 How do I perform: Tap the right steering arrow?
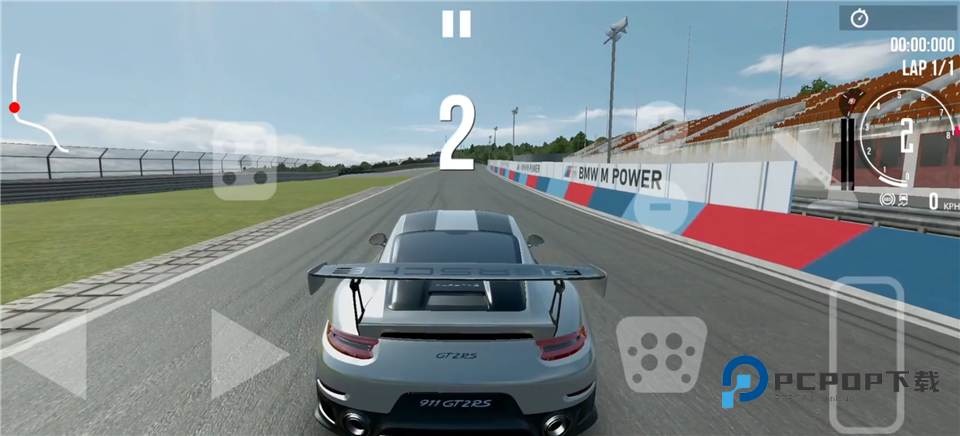245,354
